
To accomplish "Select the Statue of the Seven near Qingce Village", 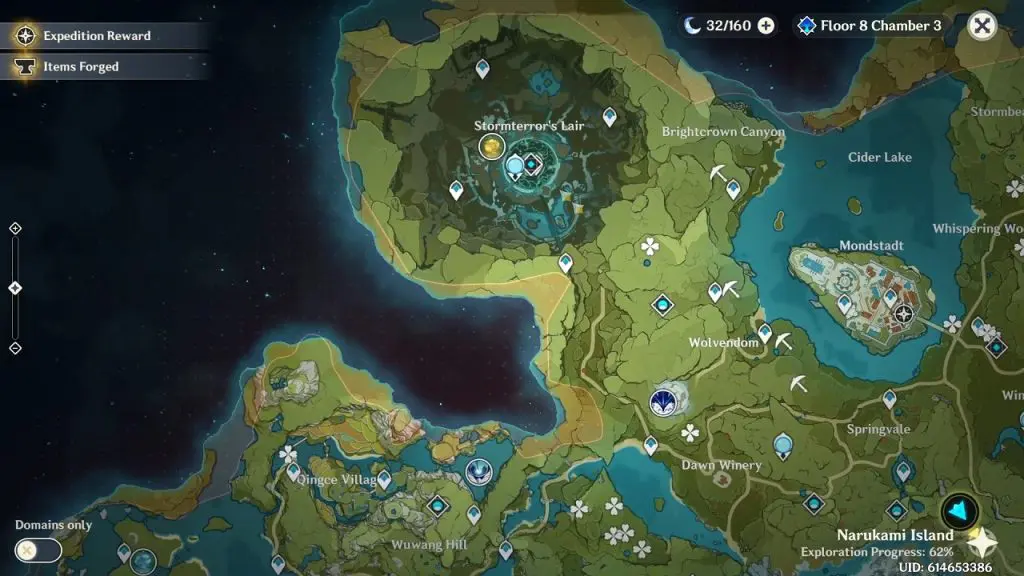I will tap(479, 470).
